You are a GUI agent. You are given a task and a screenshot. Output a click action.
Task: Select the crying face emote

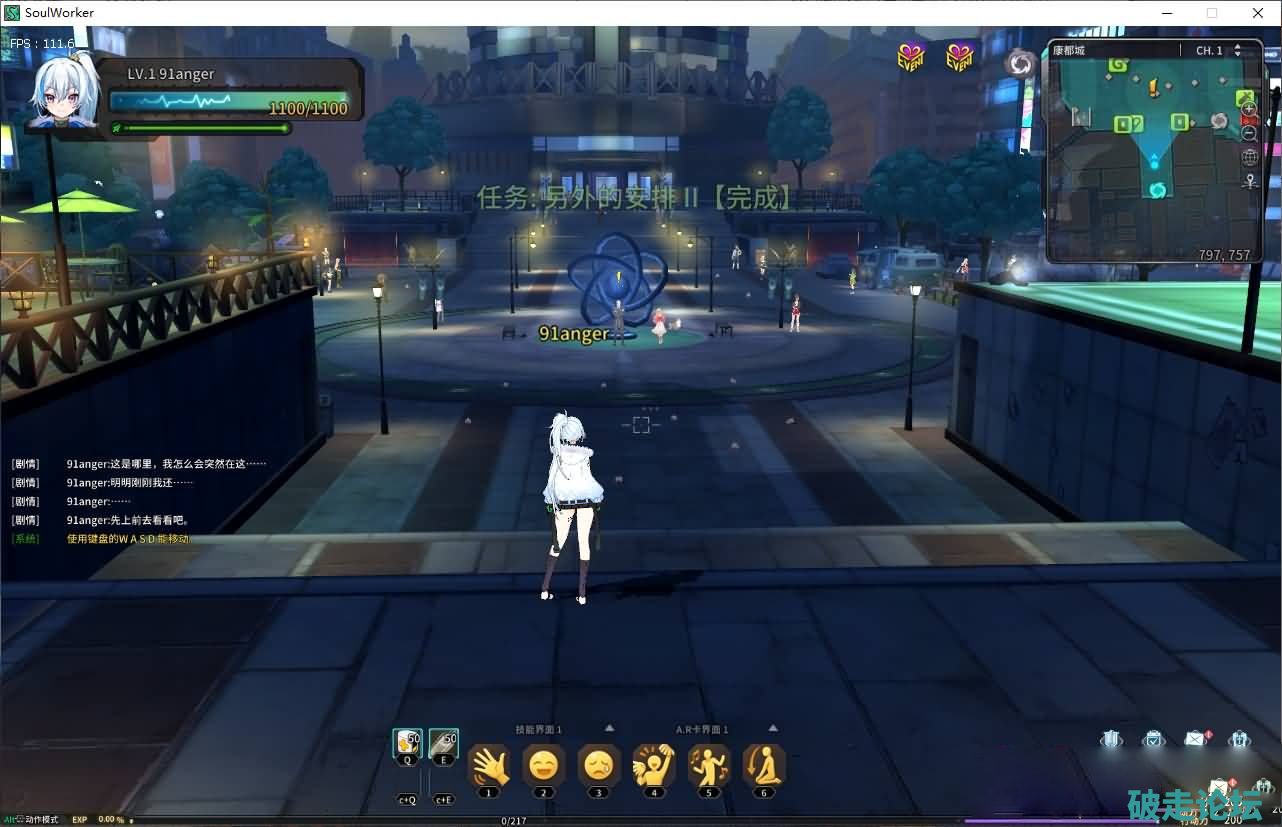click(x=599, y=766)
